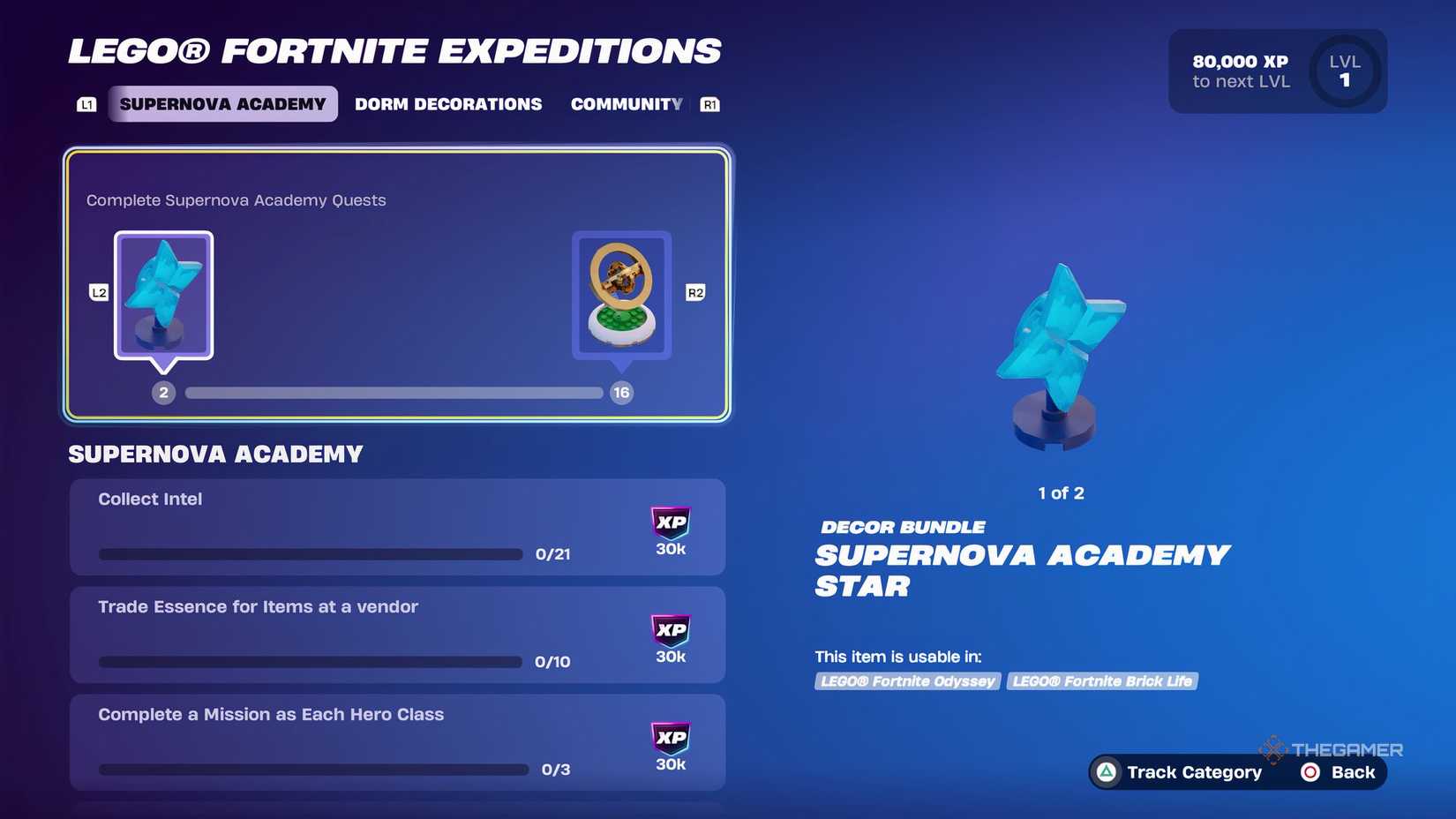Click the L2 button prompt icon
The width and height of the screenshot is (1456, 819).
tap(97, 292)
